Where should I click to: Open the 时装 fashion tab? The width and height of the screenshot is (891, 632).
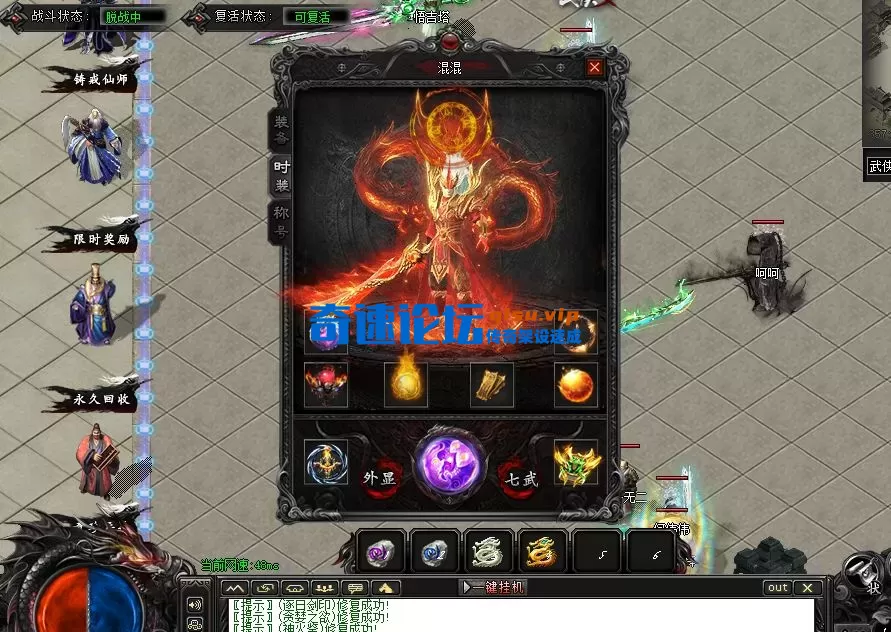tap(281, 176)
